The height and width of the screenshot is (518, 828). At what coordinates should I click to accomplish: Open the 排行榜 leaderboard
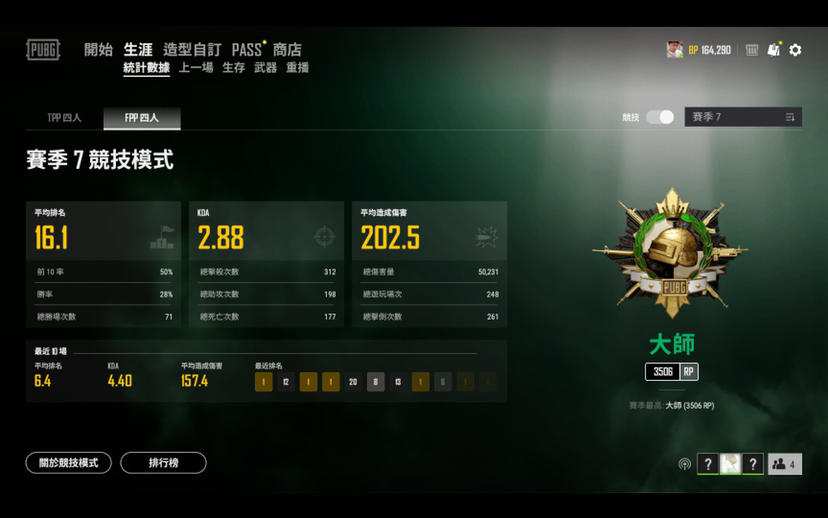coord(163,463)
